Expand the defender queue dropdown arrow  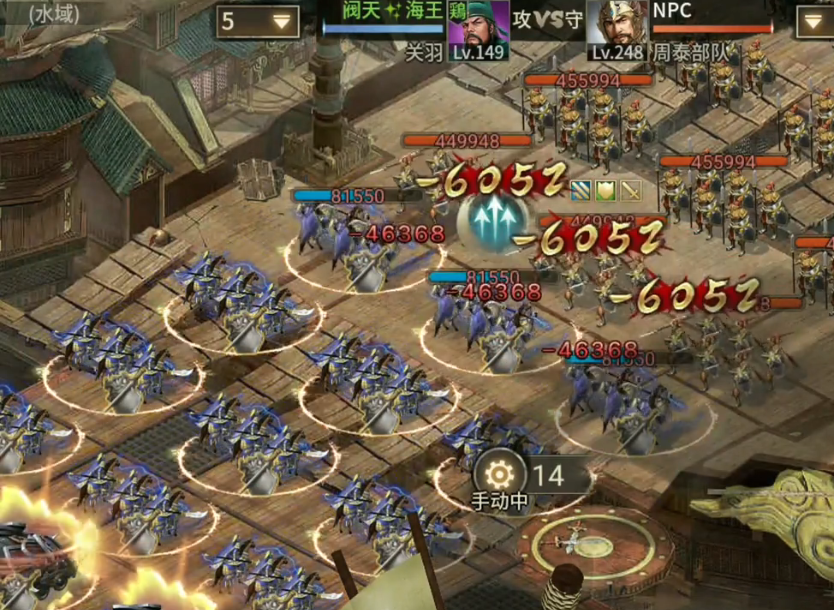(x=814, y=22)
